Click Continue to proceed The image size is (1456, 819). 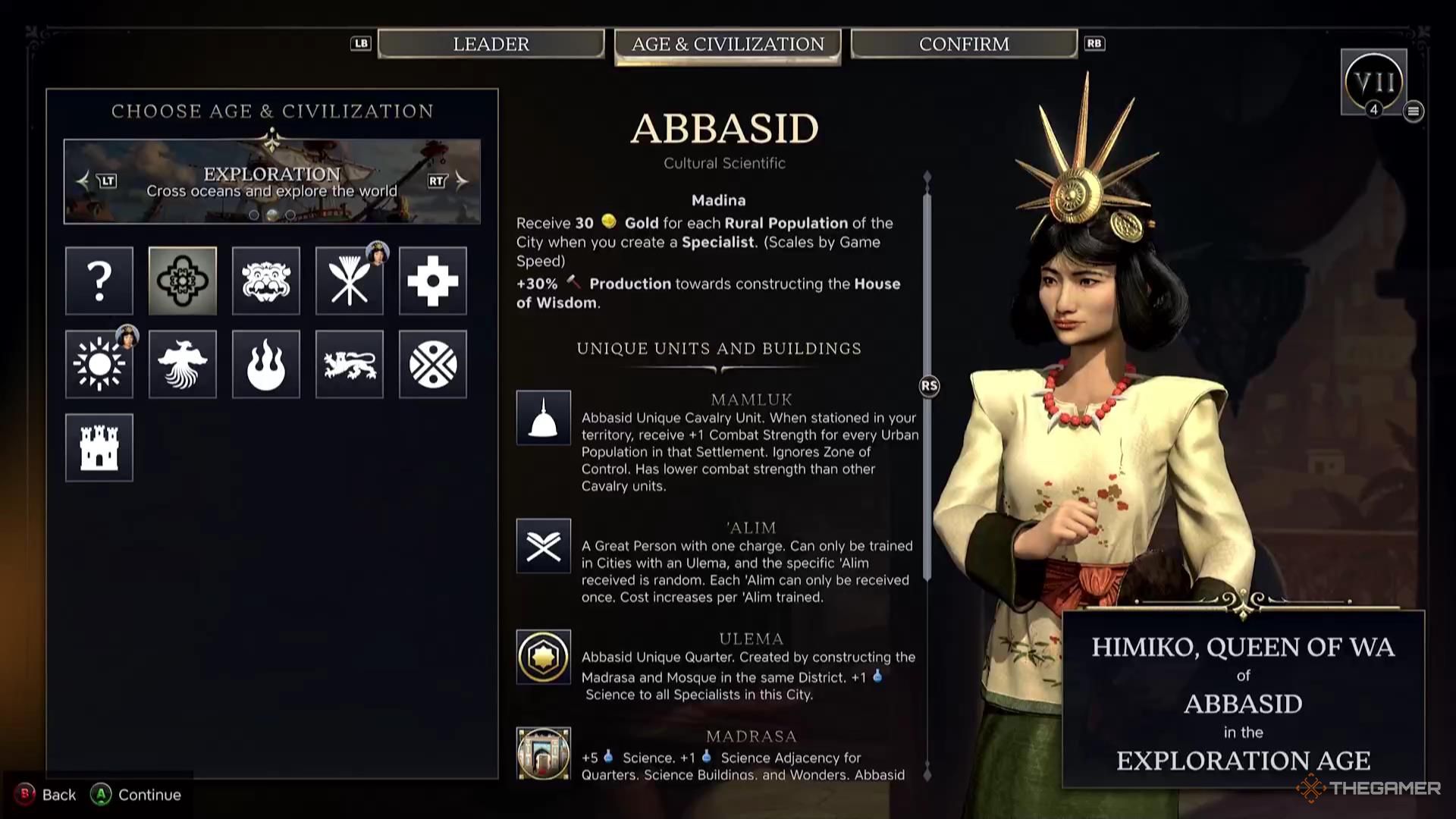pos(136,795)
